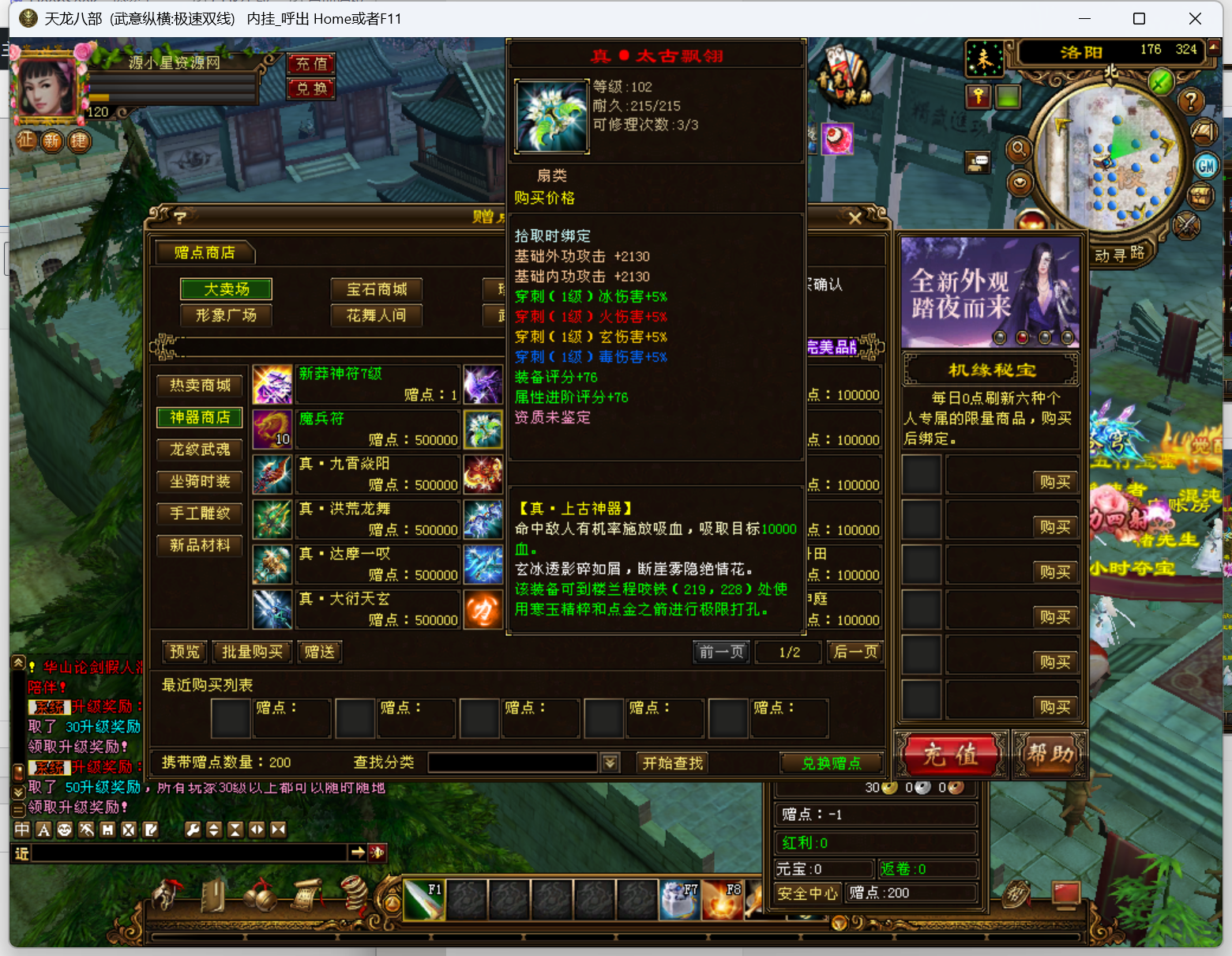This screenshot has width=1232, height=956.
Task: Open the treasure chest icon on the minimap rim
Action: [x=1200, y=195]
